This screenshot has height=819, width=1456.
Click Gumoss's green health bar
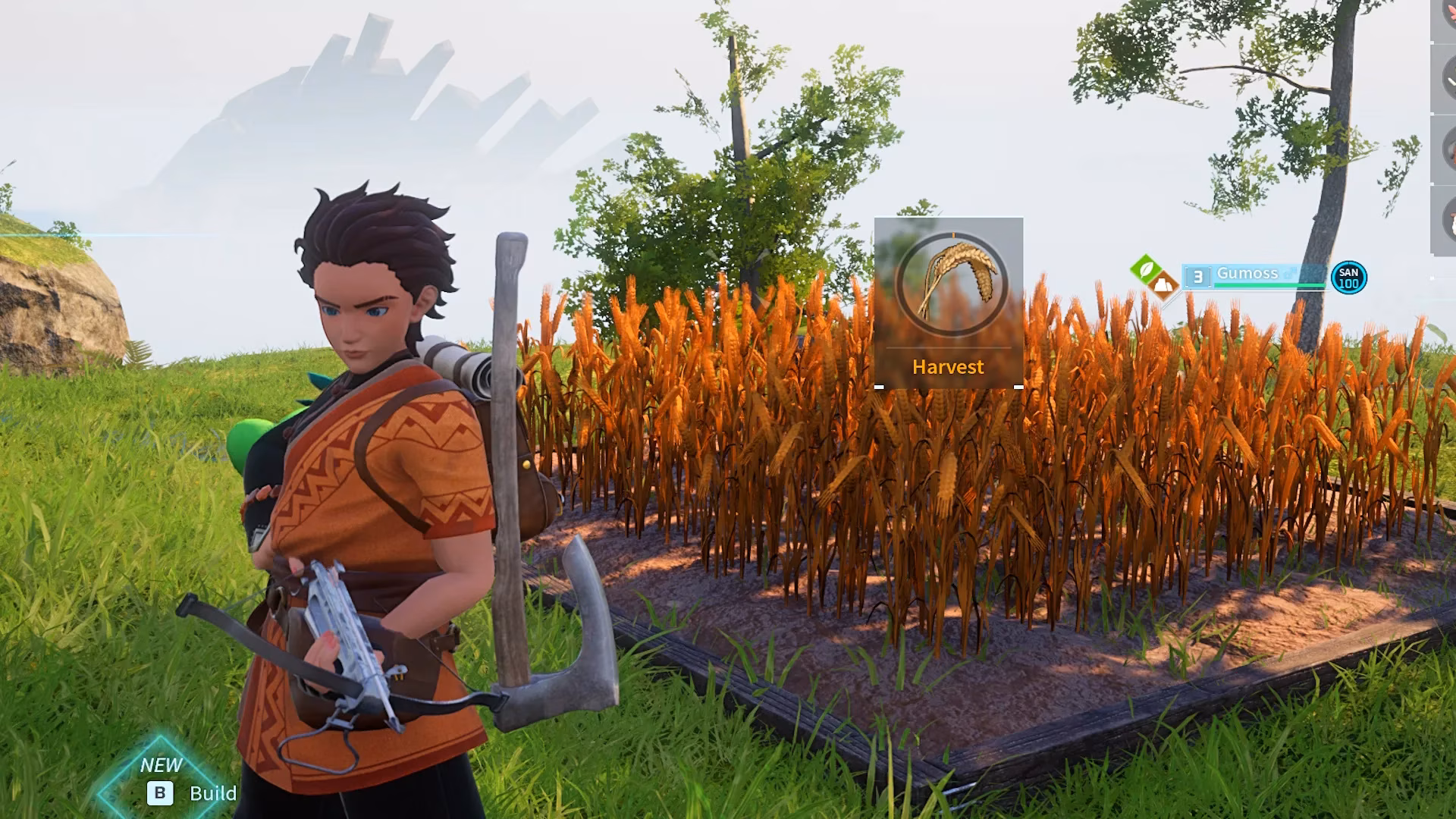[1270, 286]
